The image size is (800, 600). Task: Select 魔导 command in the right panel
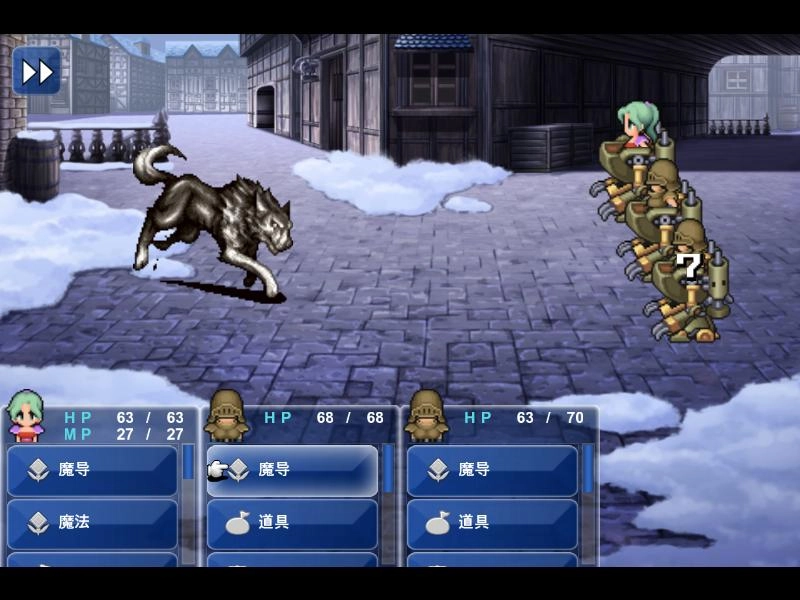click(492, 470)
